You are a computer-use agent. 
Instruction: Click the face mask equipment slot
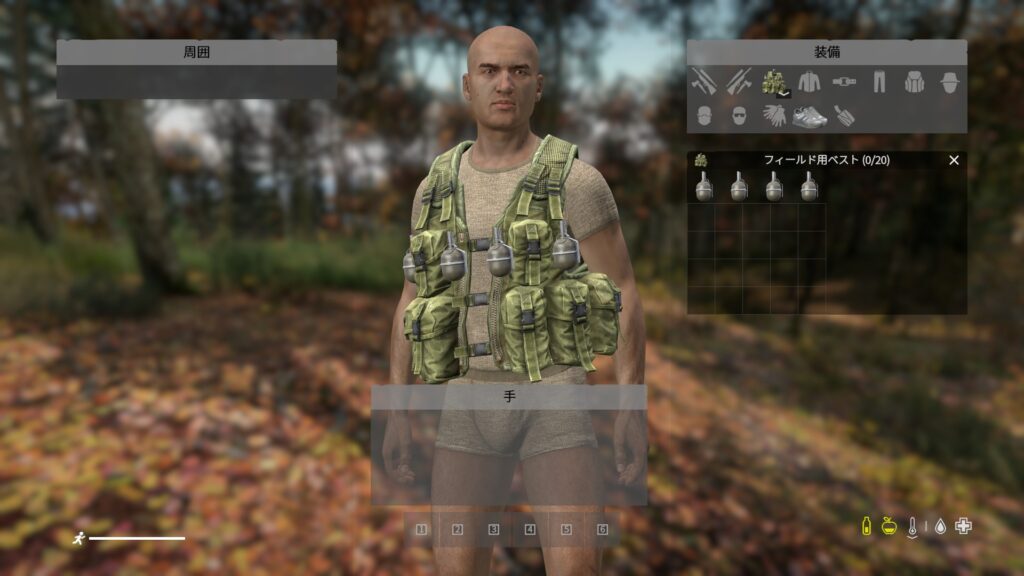703,116
